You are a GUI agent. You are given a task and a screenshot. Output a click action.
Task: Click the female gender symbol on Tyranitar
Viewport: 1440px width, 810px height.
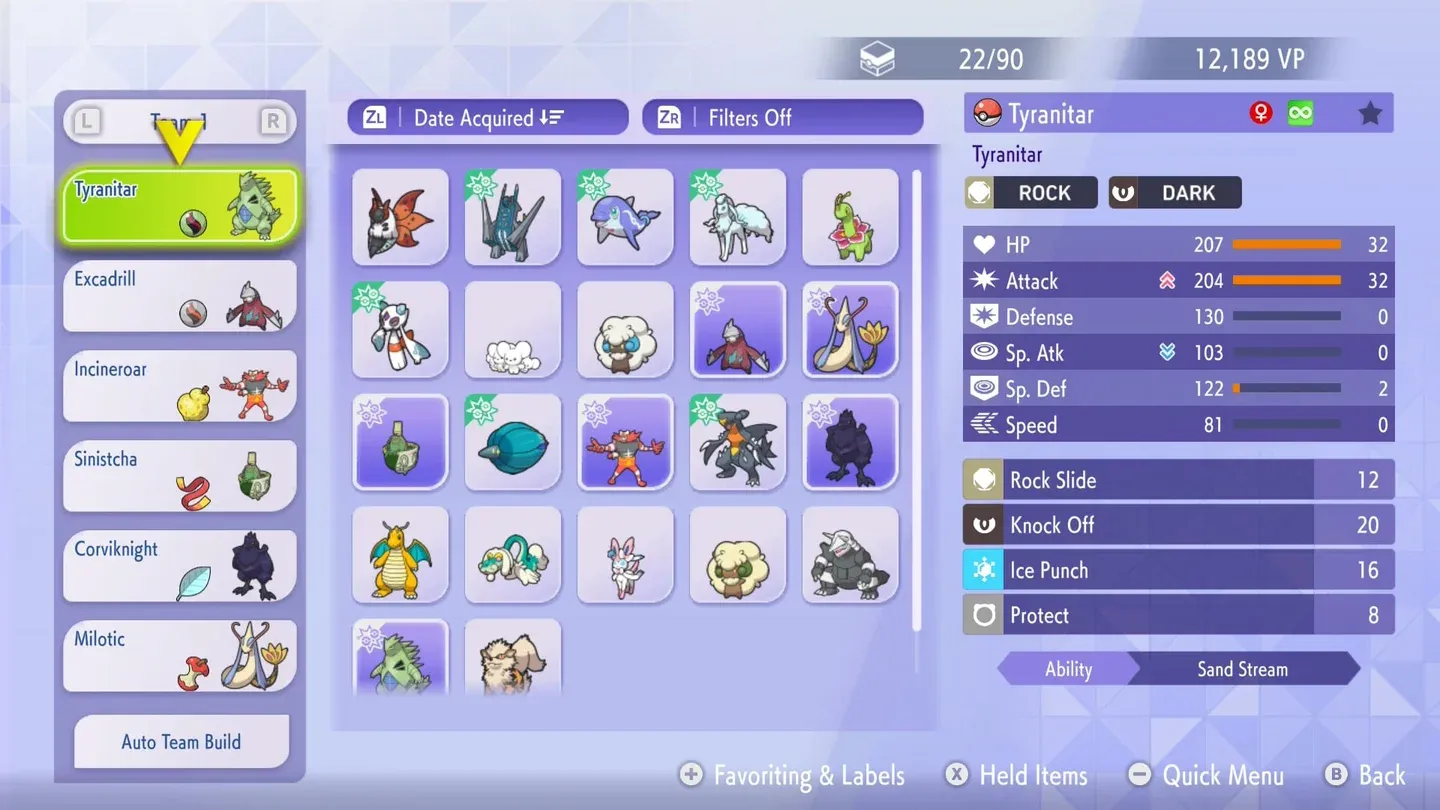[1262, 113]
